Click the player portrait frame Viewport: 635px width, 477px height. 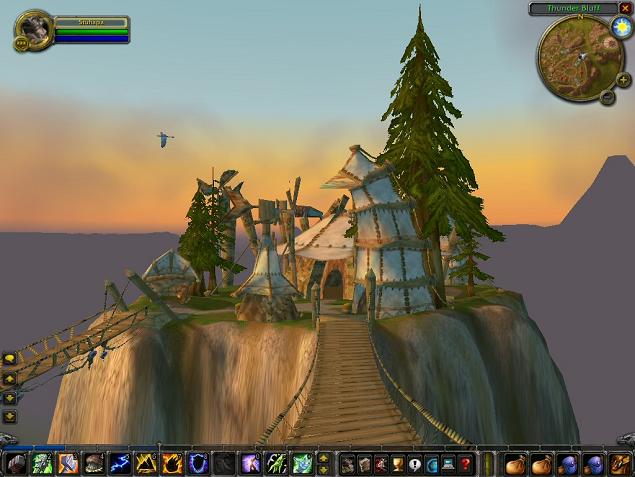point(35,30)
